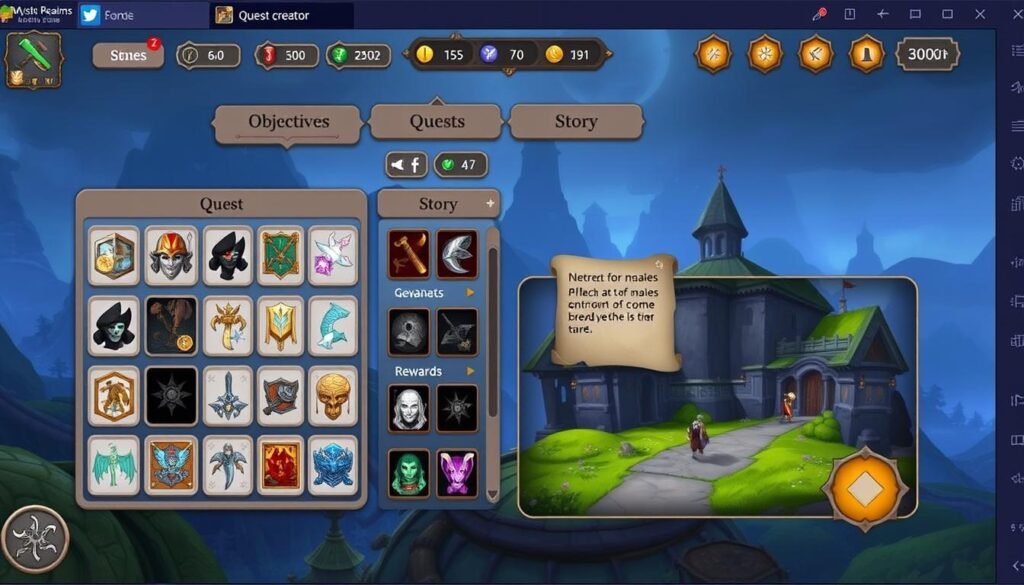Select the golden hammer story icon
The height and width of the screenshot is (585, 1024).
pos(409,254)
